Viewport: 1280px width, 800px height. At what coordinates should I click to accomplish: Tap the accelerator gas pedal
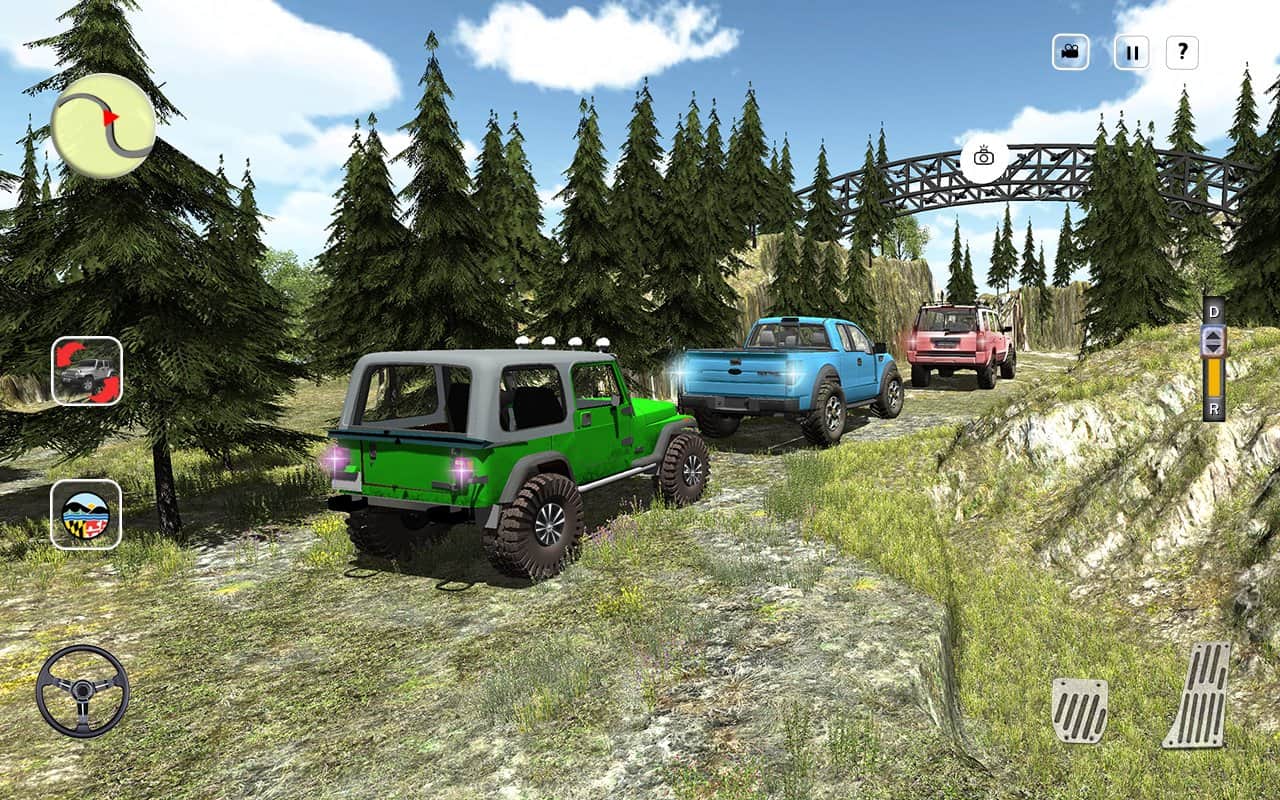1199,694
